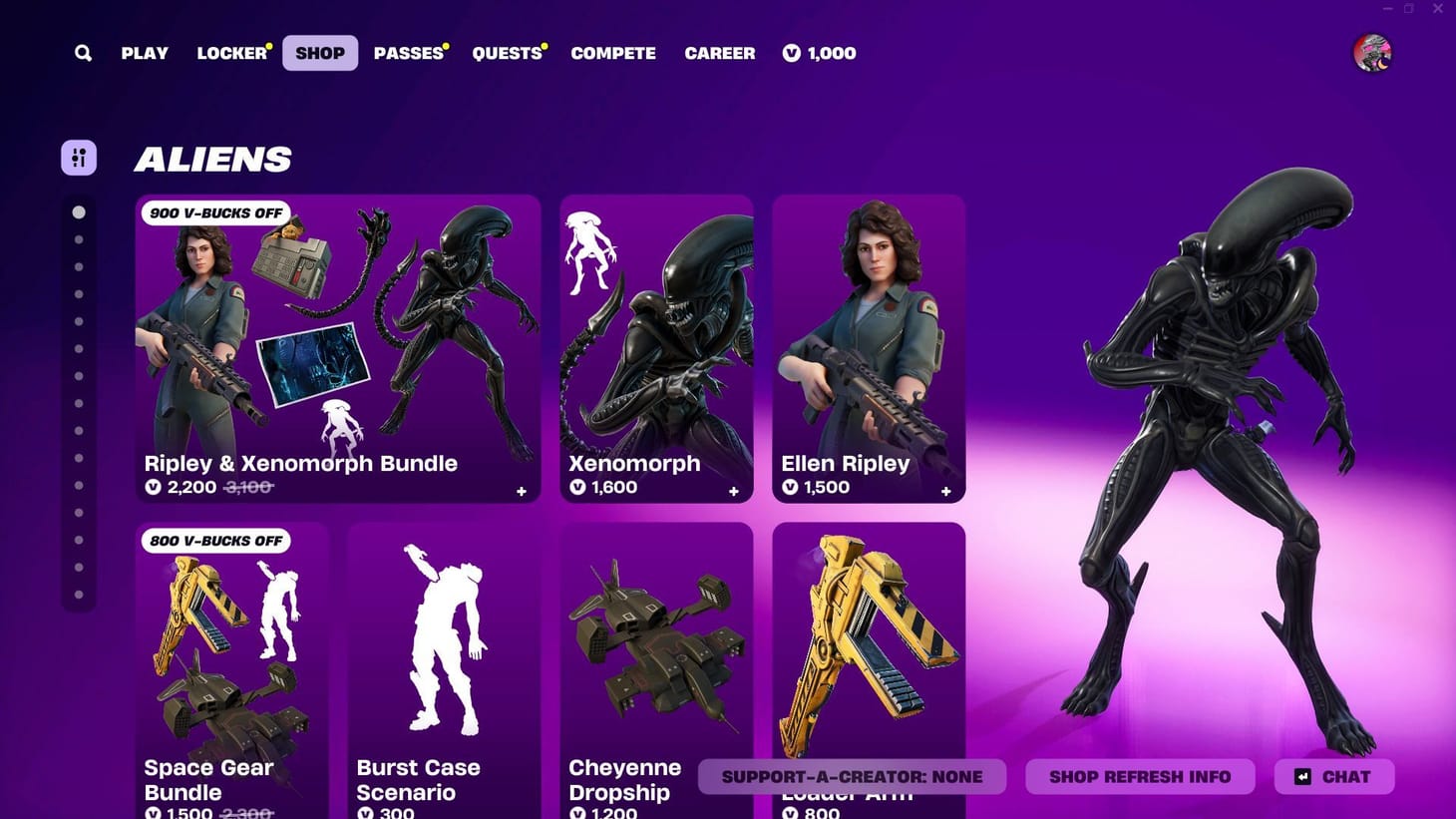Image resolution: width=1456 pixels, height=819 pixels.
Task: Click the shop filters icon beside ALIENS
Action: 79,157
